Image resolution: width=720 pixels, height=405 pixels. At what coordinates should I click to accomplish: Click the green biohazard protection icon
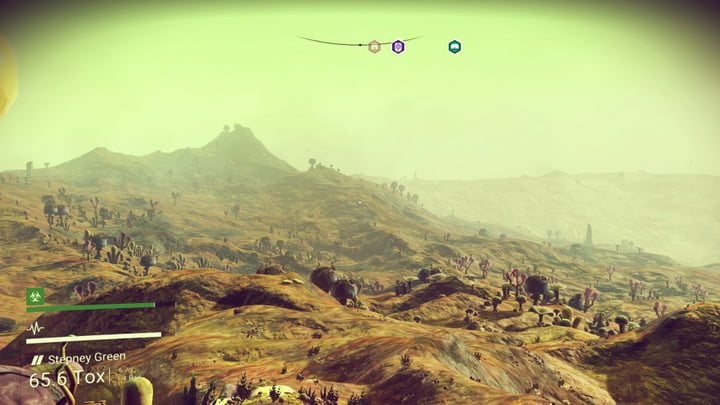(35, 296)
